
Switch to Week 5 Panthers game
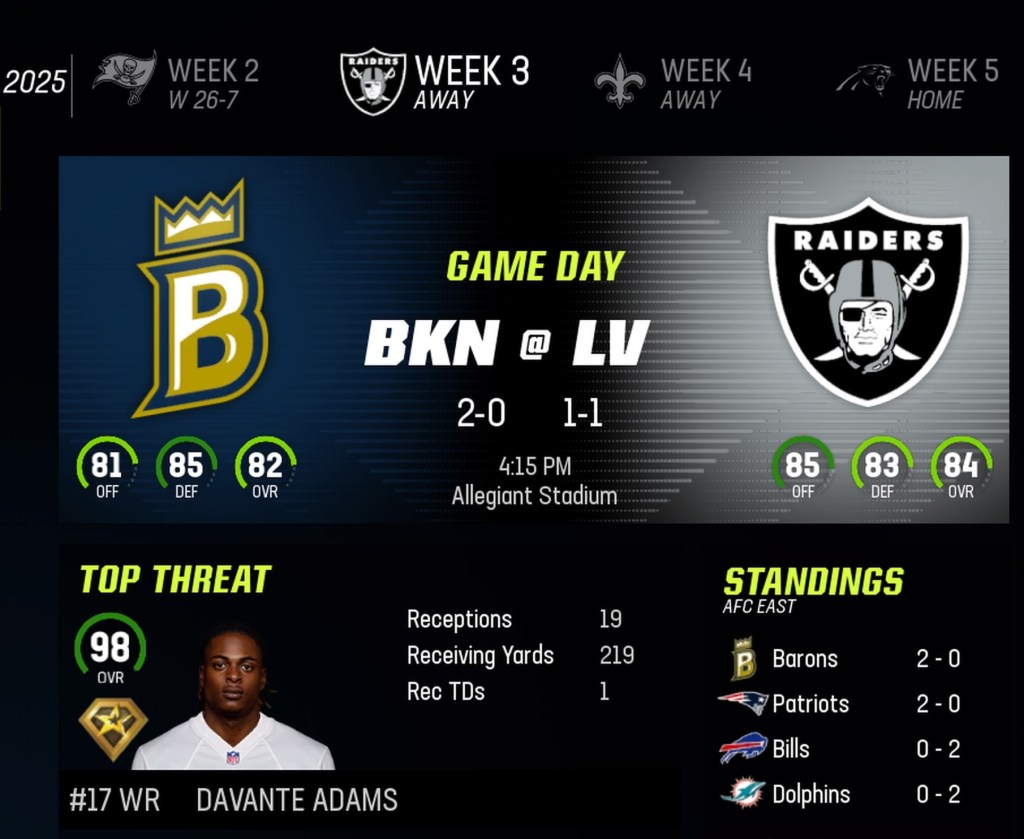(918, 82)
